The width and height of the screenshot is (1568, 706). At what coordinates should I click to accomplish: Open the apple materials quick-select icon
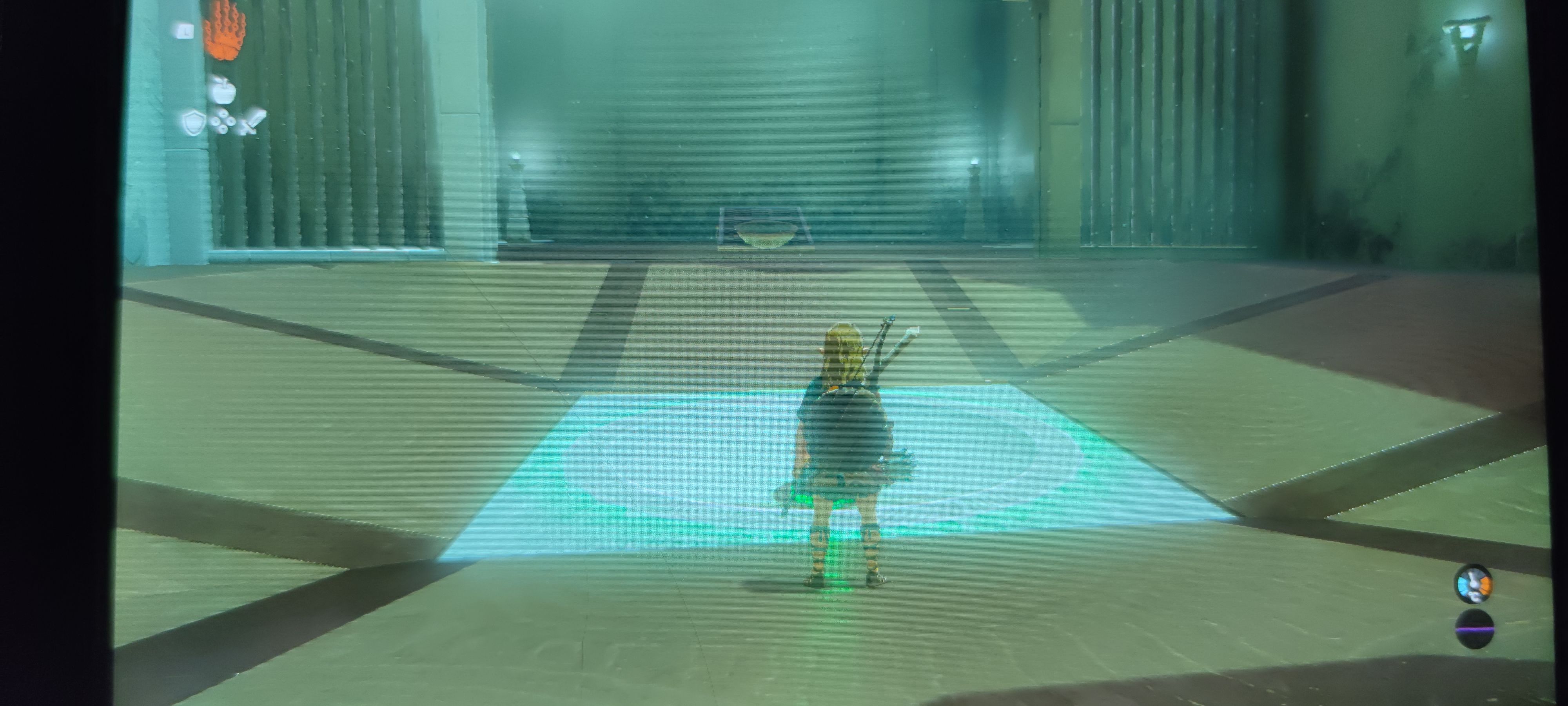pyautogui.click(x=223, y=90)
